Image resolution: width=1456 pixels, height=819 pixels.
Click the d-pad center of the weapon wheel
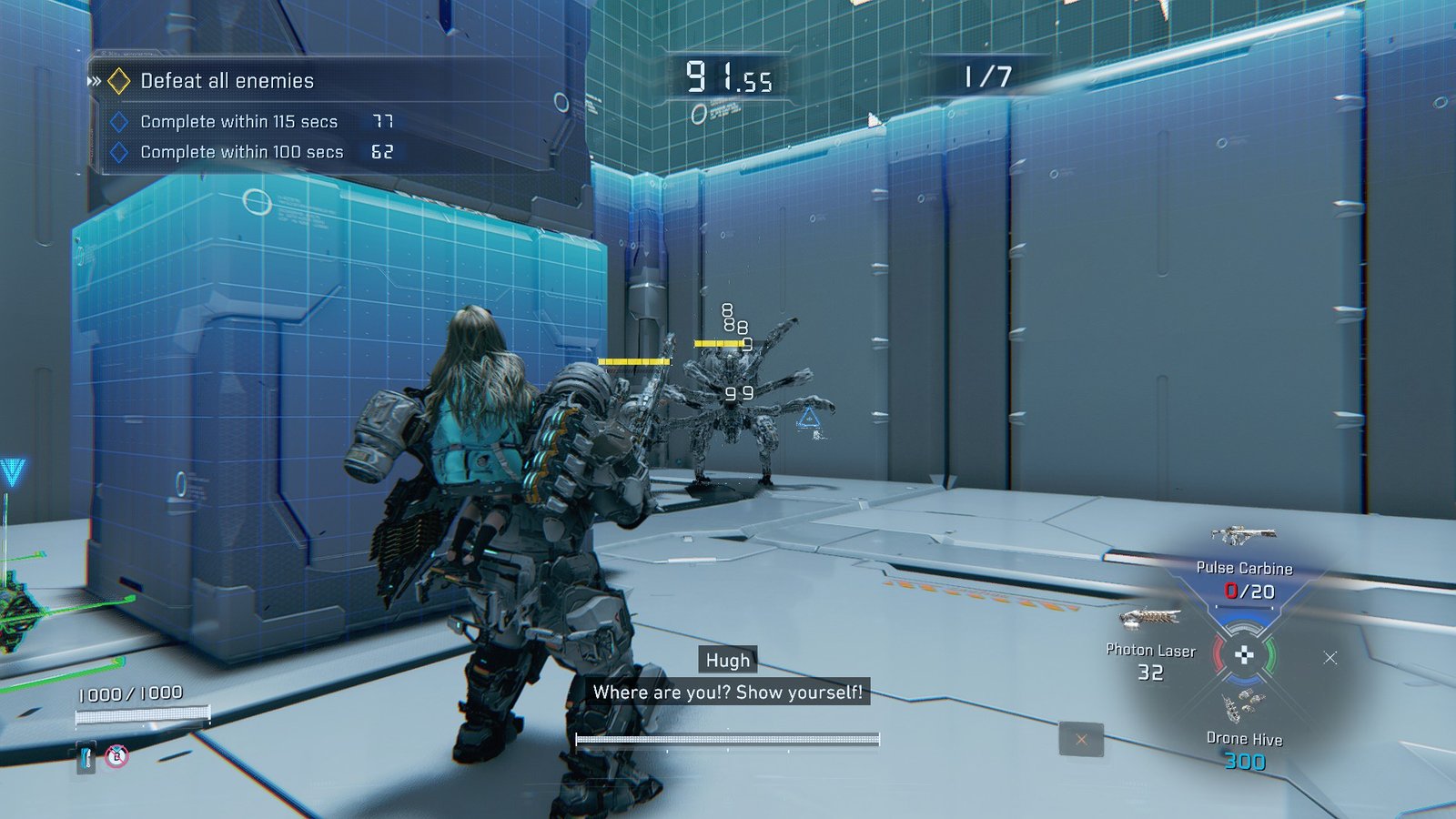[1244, 655]
